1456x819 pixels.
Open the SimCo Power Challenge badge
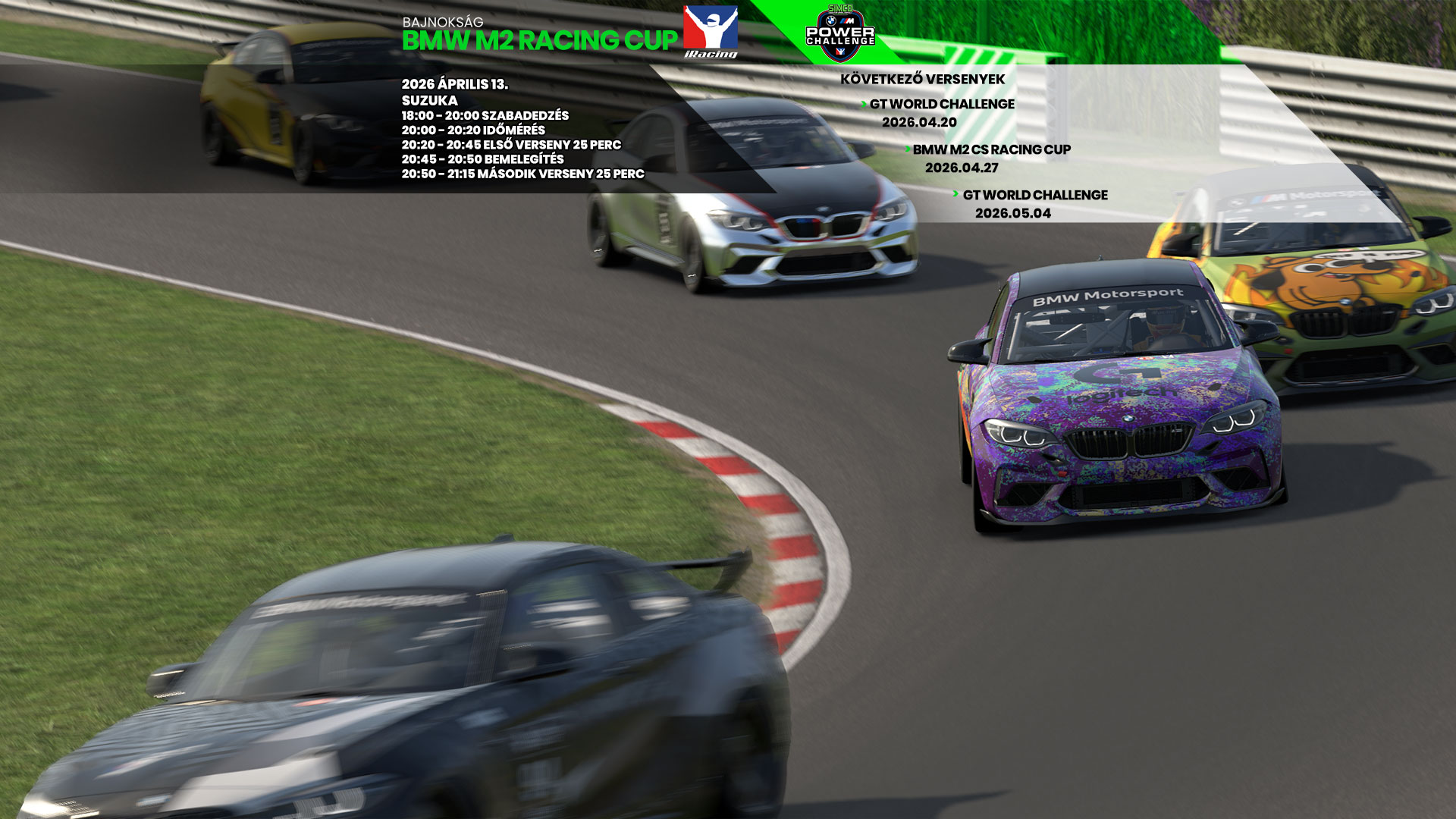point(840,33)
